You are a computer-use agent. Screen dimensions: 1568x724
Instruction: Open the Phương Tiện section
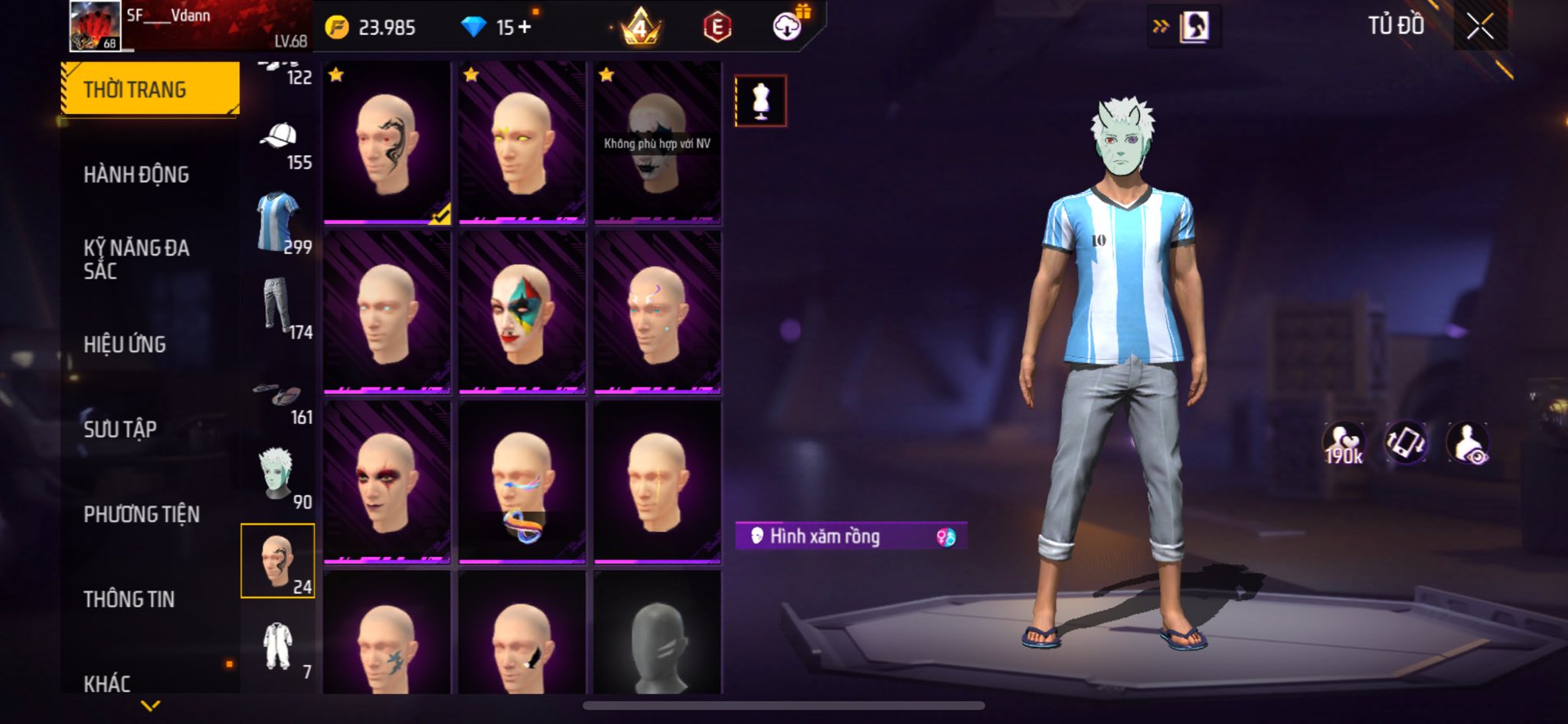(x=142, y=514)
